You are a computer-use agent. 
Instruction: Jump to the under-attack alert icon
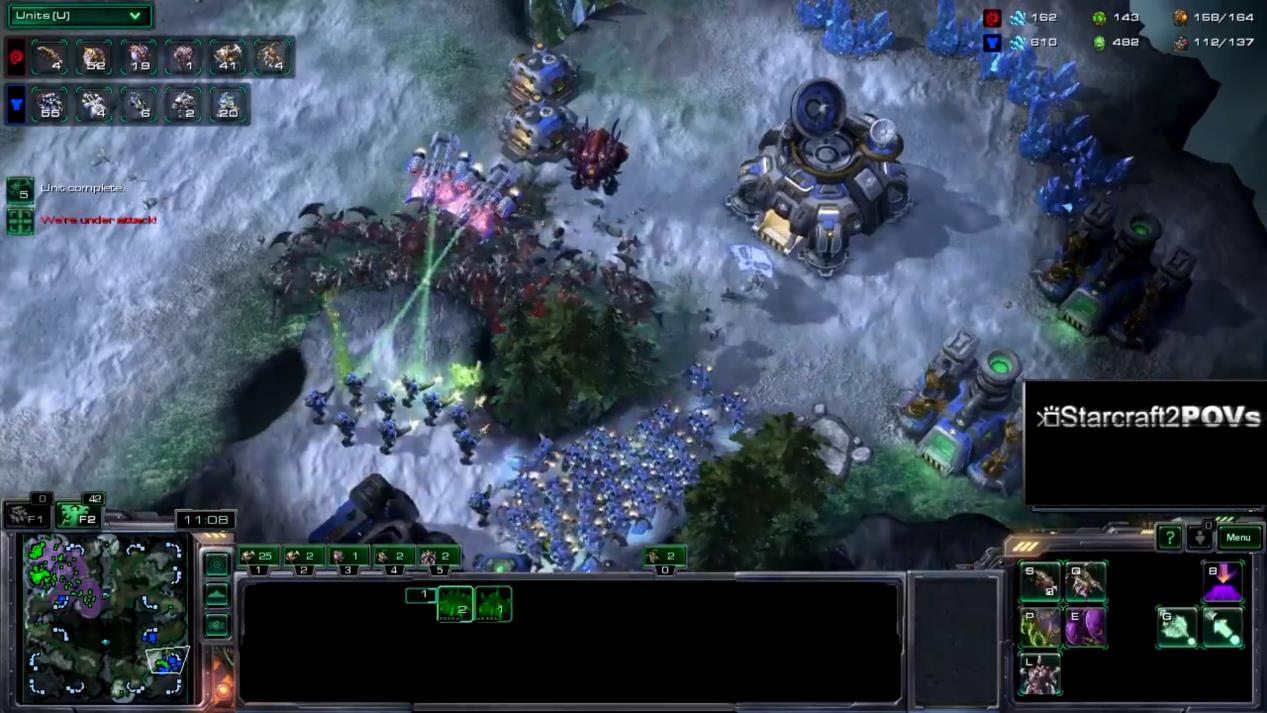pos(20,220)
